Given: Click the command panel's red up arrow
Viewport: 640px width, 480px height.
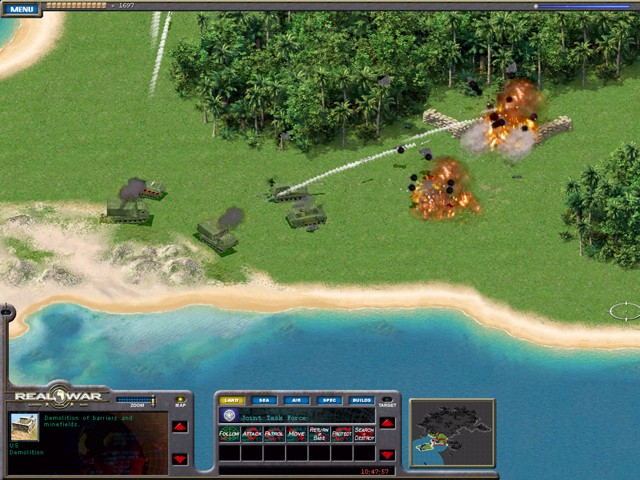Looking at the screenshot, I should coord(387,422).
